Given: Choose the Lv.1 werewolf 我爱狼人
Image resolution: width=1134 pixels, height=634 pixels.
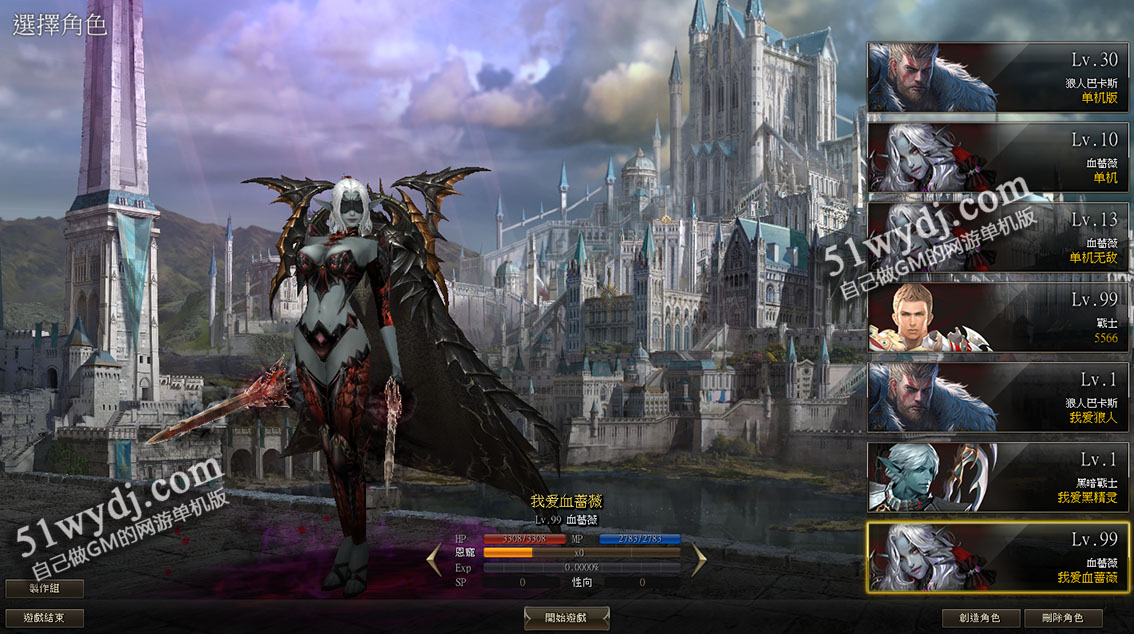Looking at the screenshot, I should 999,397.
